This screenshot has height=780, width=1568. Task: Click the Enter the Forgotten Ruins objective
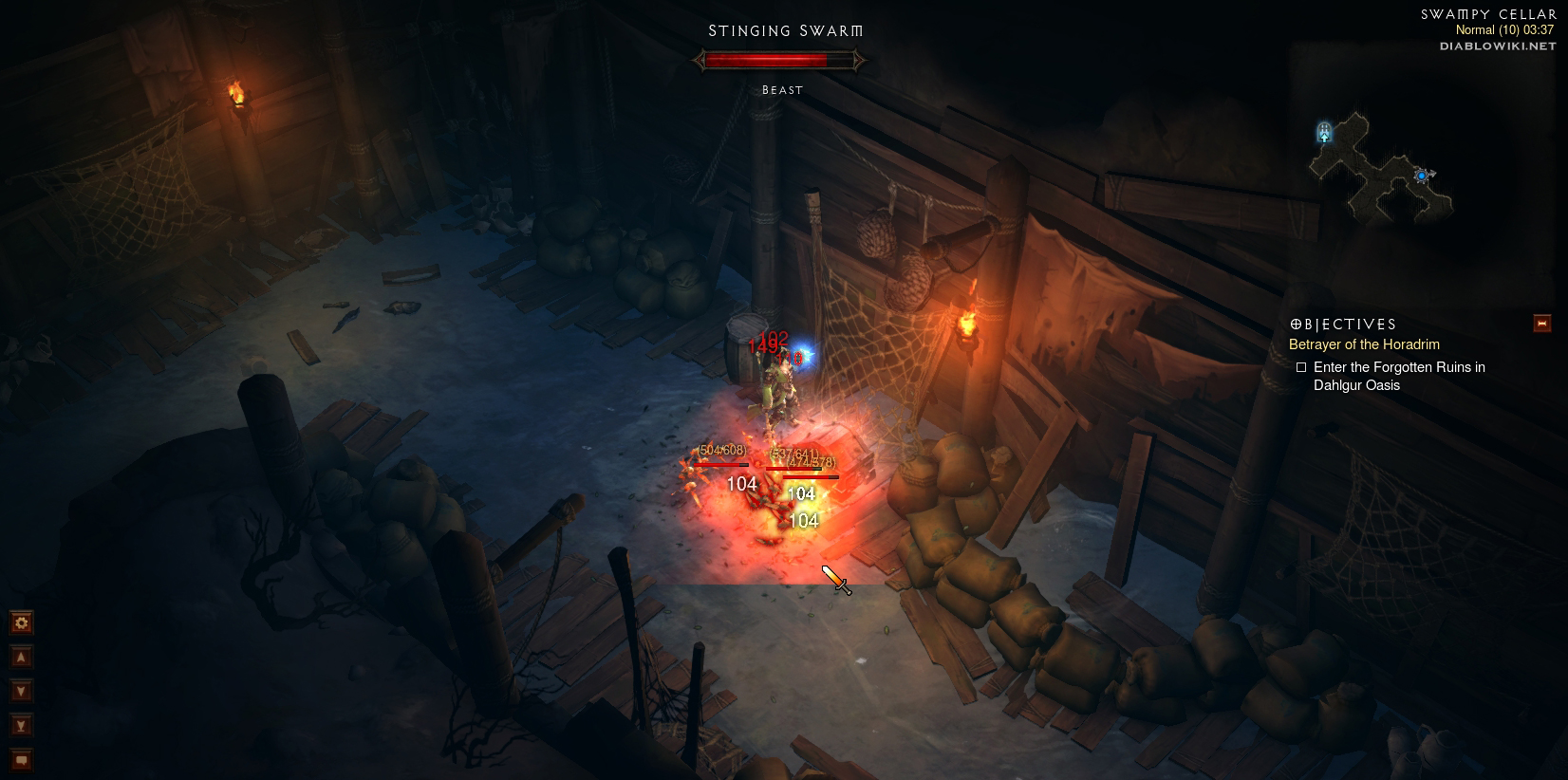1398,376
